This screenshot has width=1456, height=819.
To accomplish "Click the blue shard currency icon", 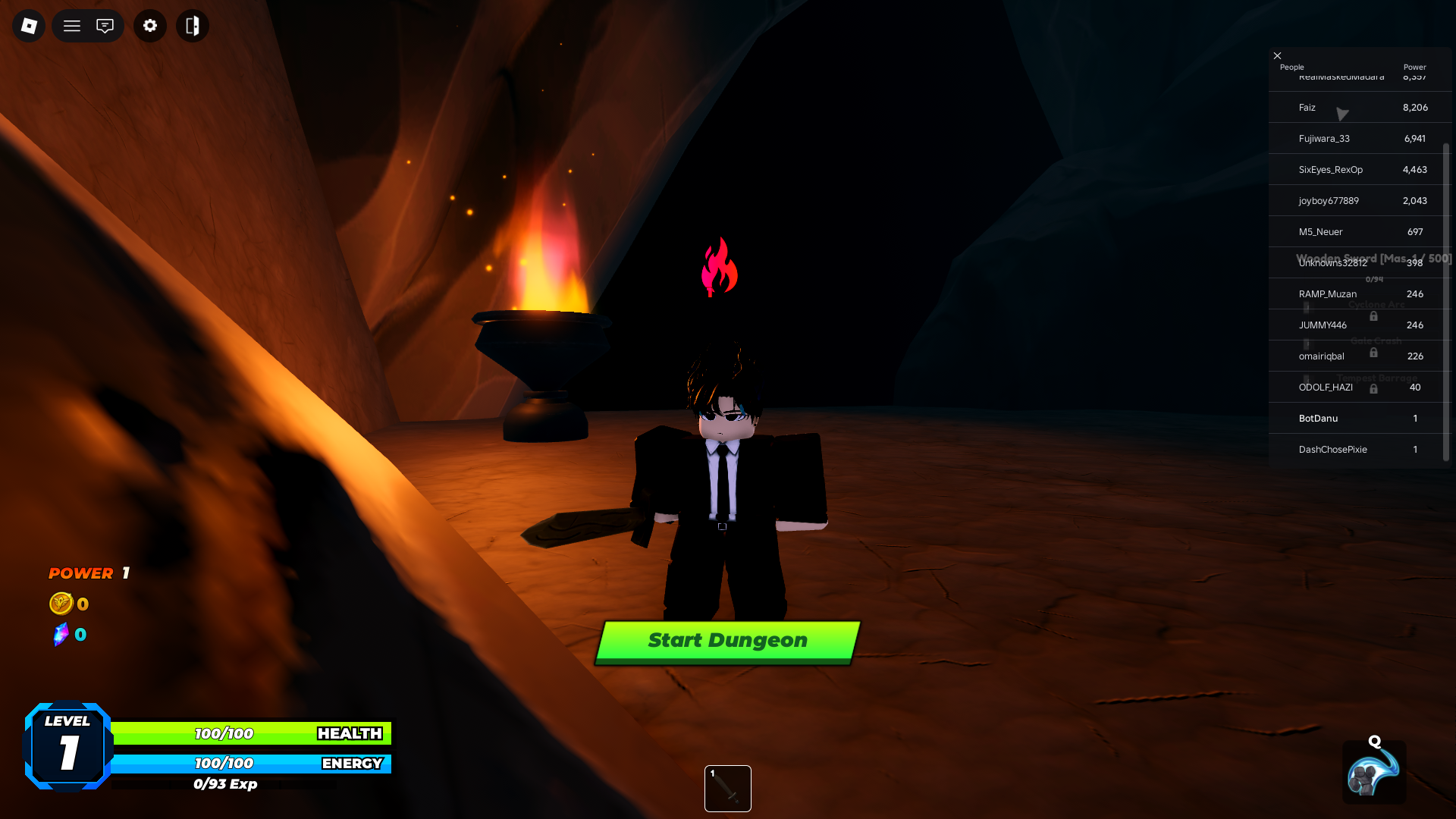I will point(60,634).
